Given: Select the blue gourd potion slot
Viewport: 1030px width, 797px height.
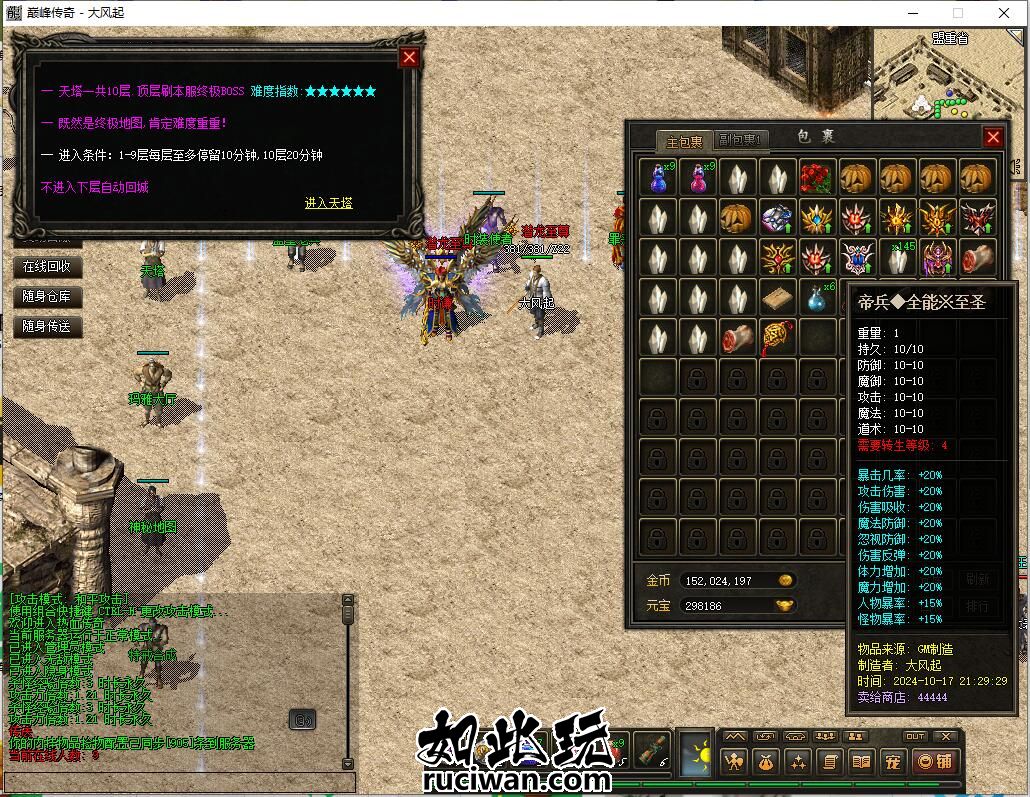Looking at the screenshot, I should (x=658, y=177).
